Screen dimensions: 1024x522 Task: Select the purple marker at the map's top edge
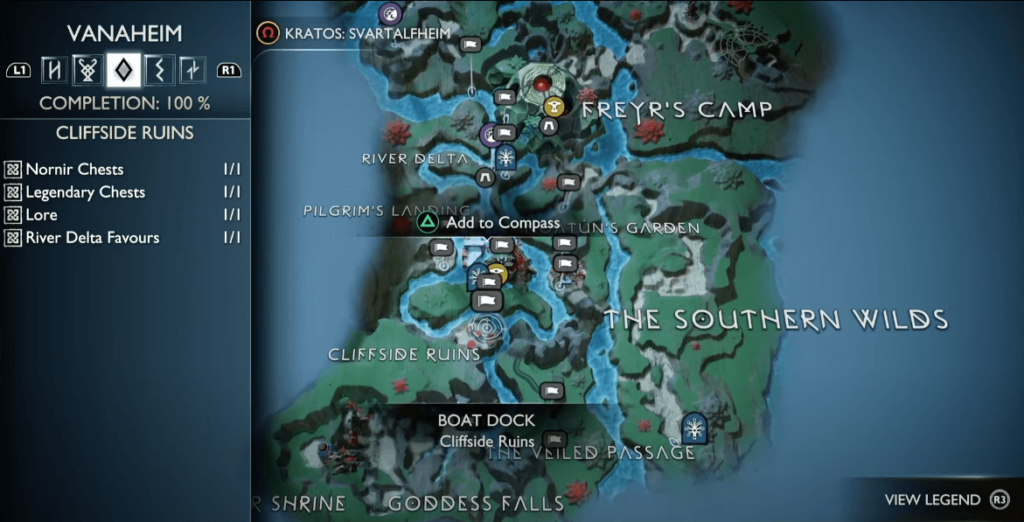pyautogui.click(x=390, y=13)
